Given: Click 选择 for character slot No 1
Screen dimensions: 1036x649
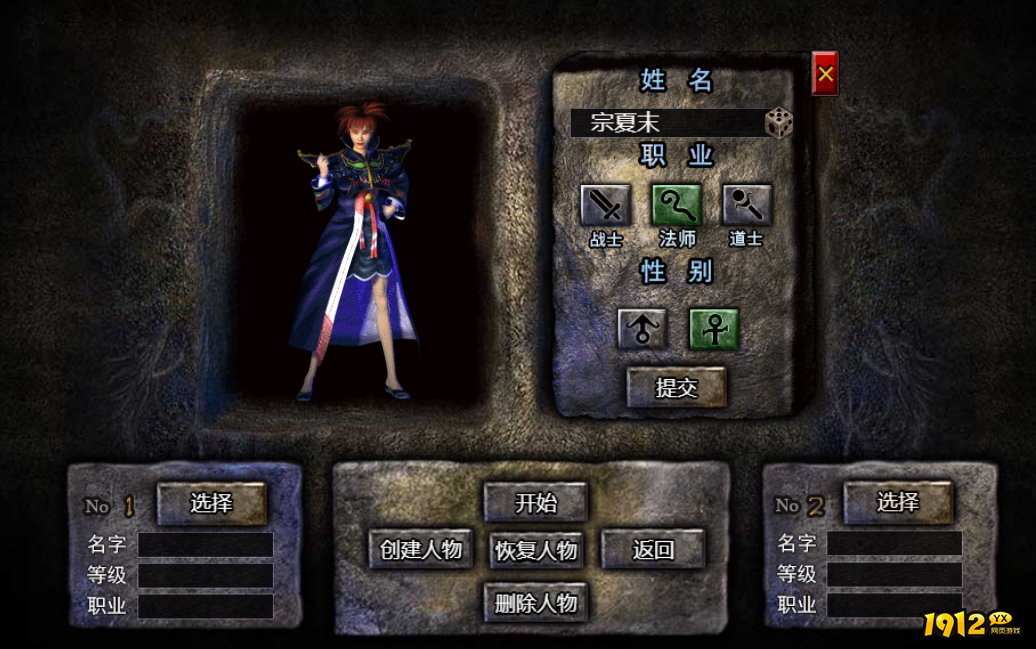Looking at the screenshot, I should (212, 503).
